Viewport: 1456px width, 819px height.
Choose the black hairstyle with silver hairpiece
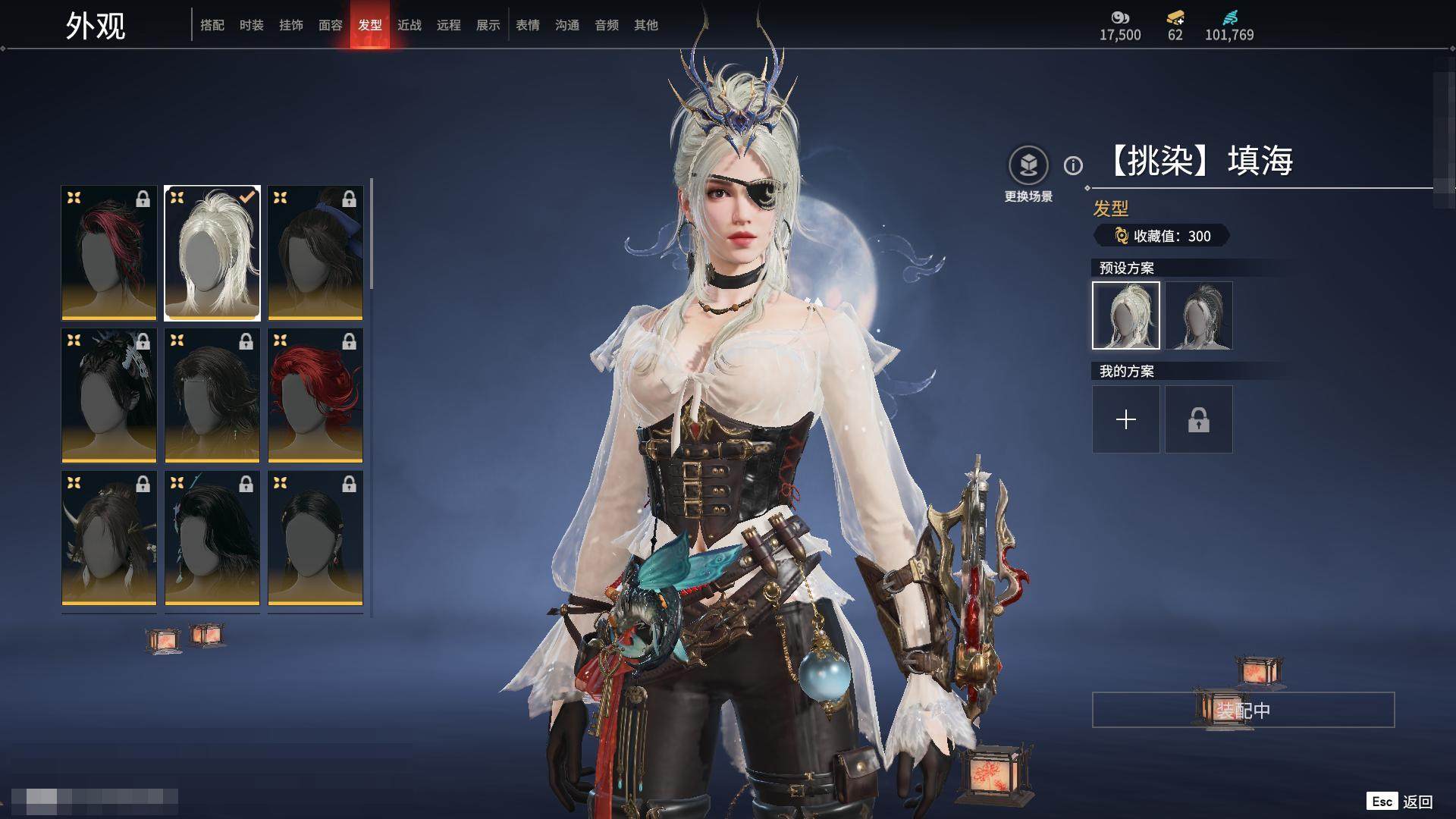tap(109, 395)
